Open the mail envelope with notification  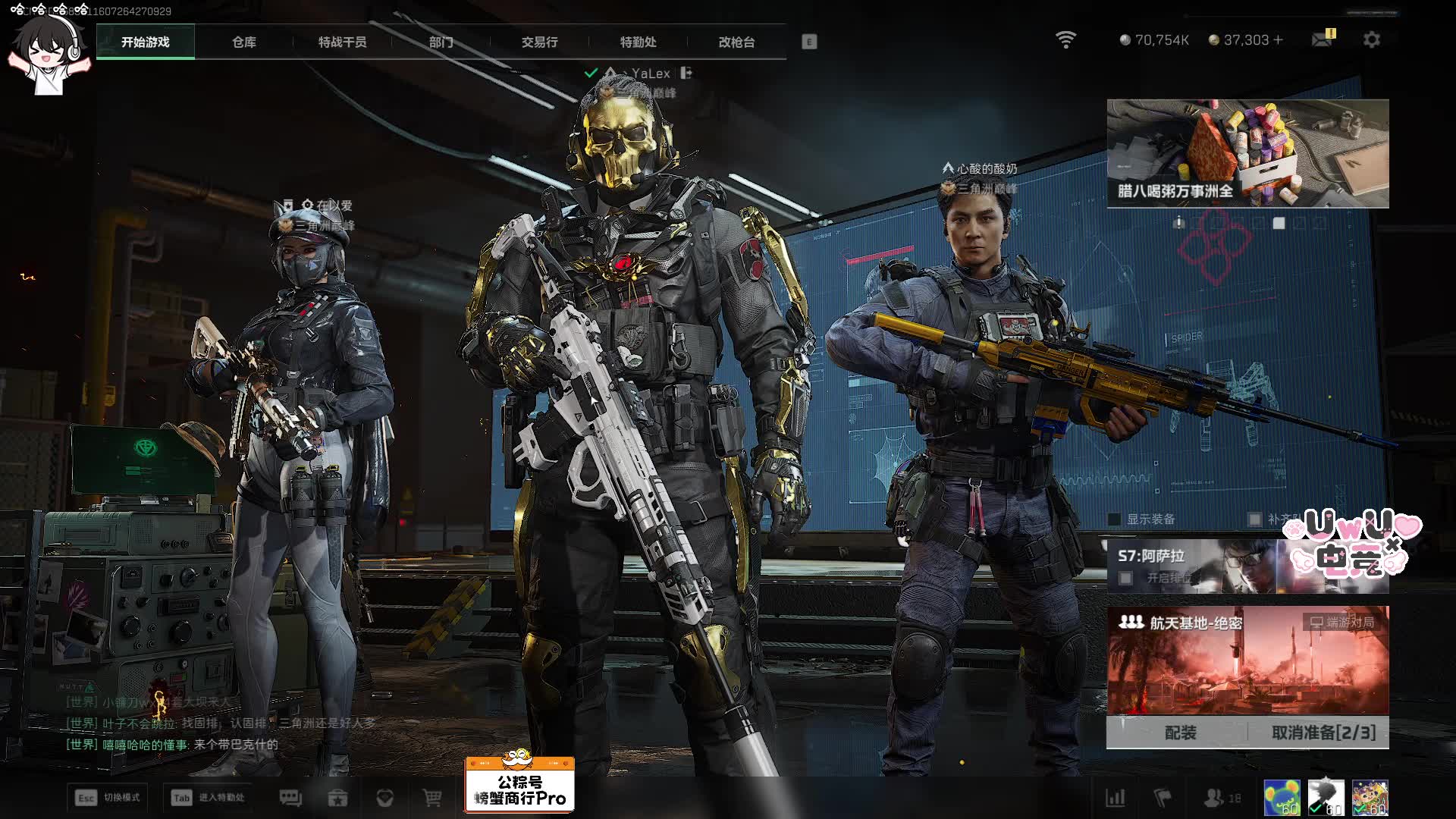click(x=1322, y=39)
